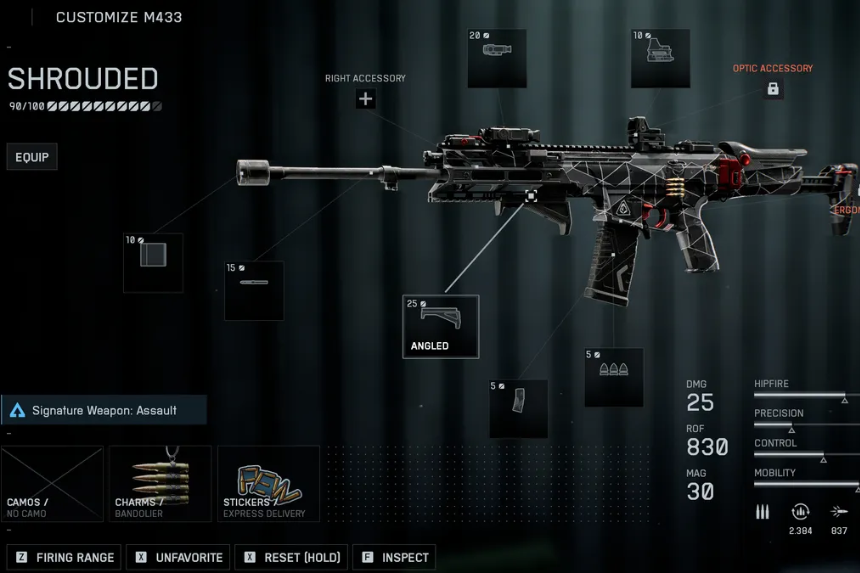Open the Camos tile showing No Camo

pyautogui.click(x=53, y=484)
